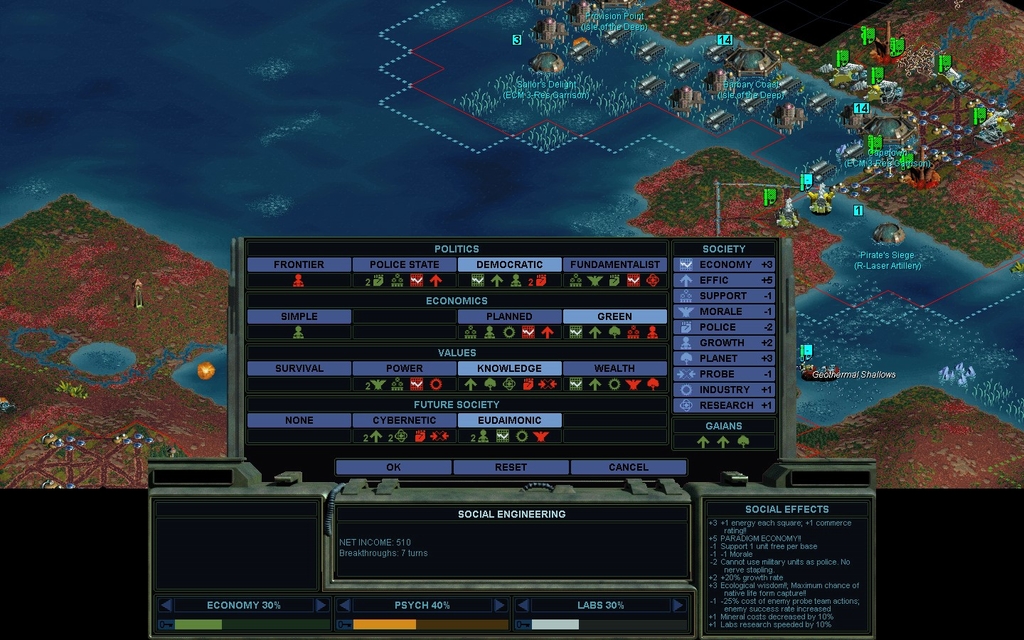The image size is (1024, 640).
Task: Choose Police State politics
Action: pos(404,265)
